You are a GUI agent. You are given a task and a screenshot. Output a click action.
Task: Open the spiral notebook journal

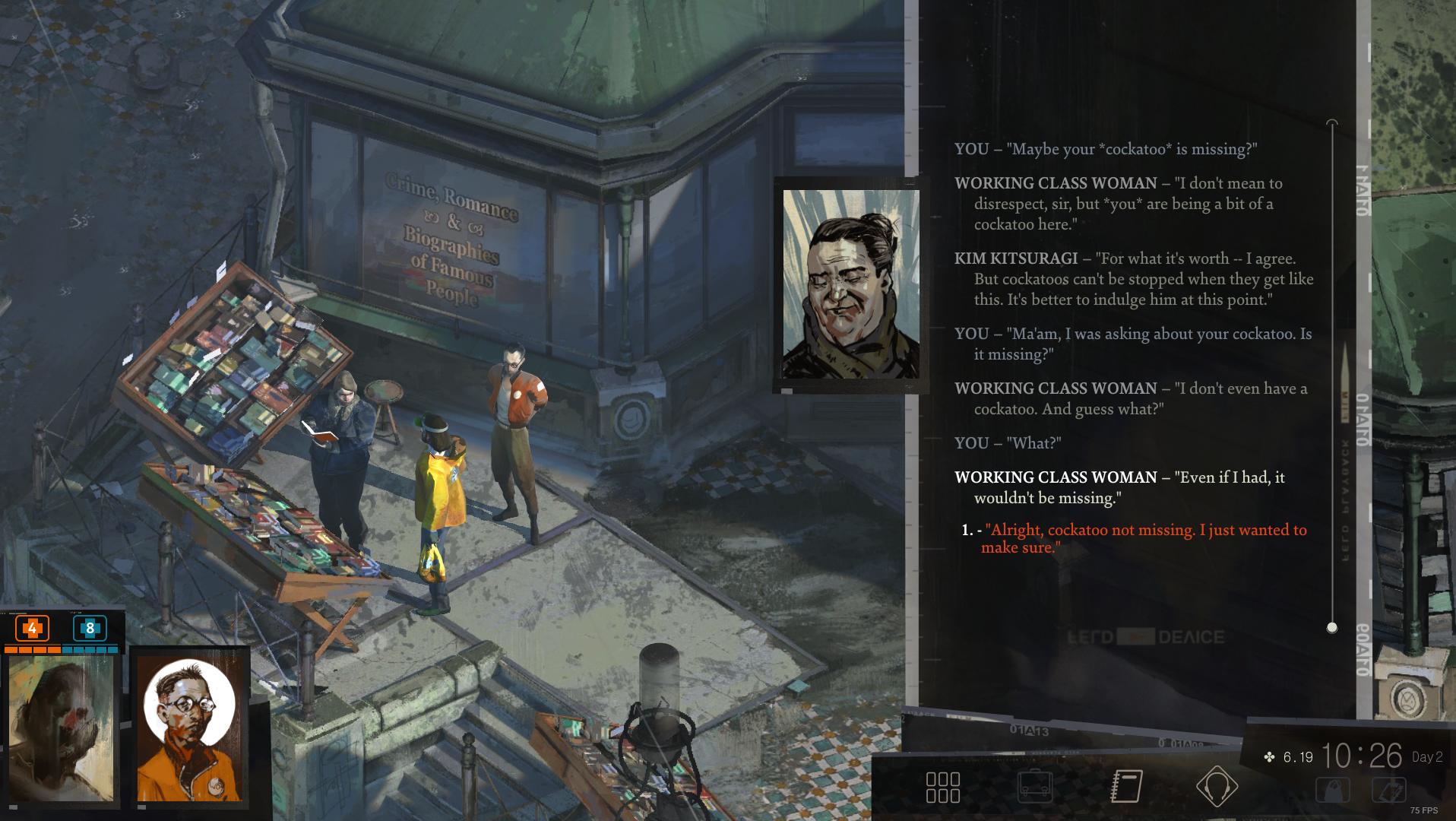coord(1126,787)
